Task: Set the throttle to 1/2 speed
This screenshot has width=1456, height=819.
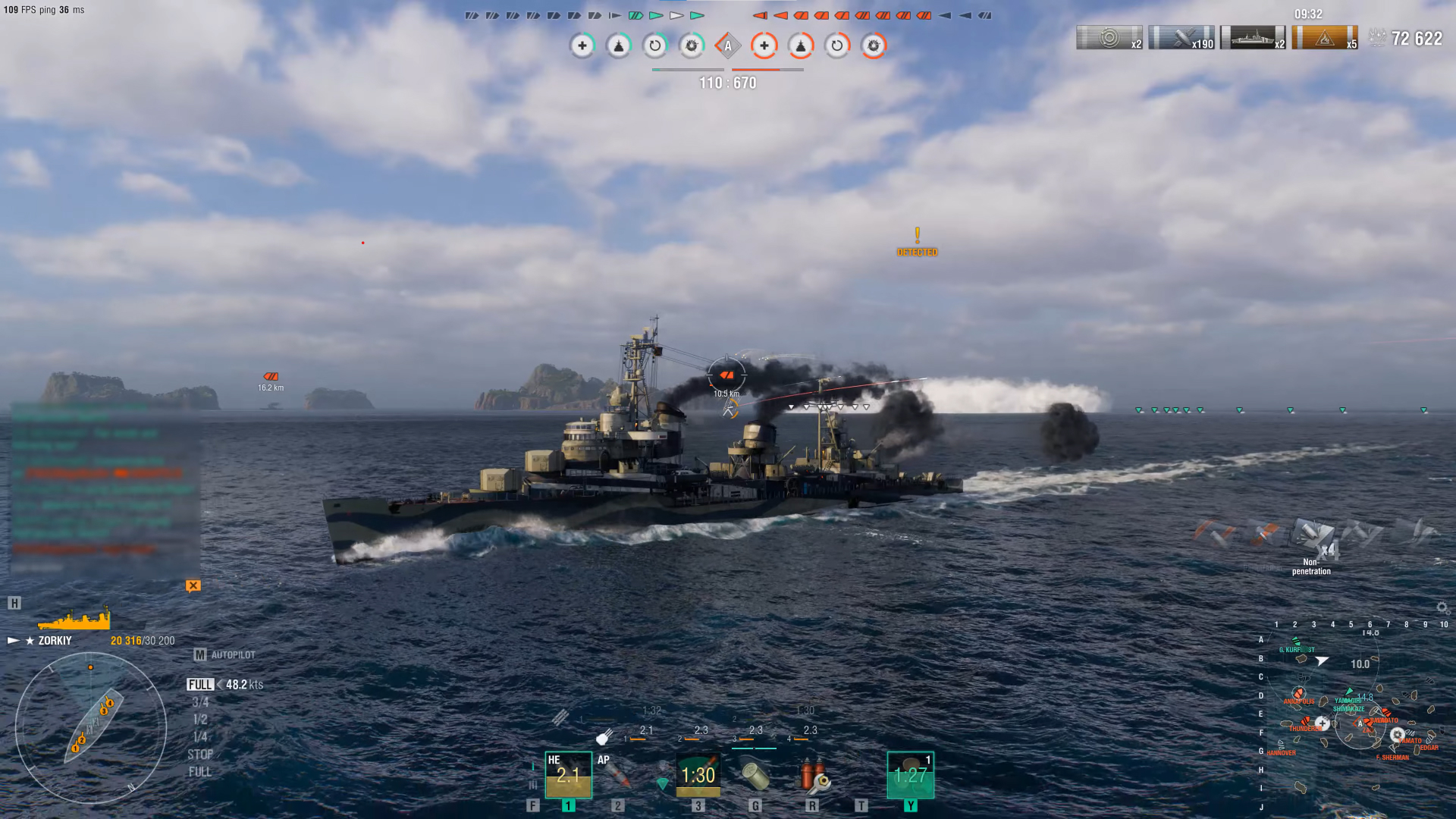Action: coord(200,719)
